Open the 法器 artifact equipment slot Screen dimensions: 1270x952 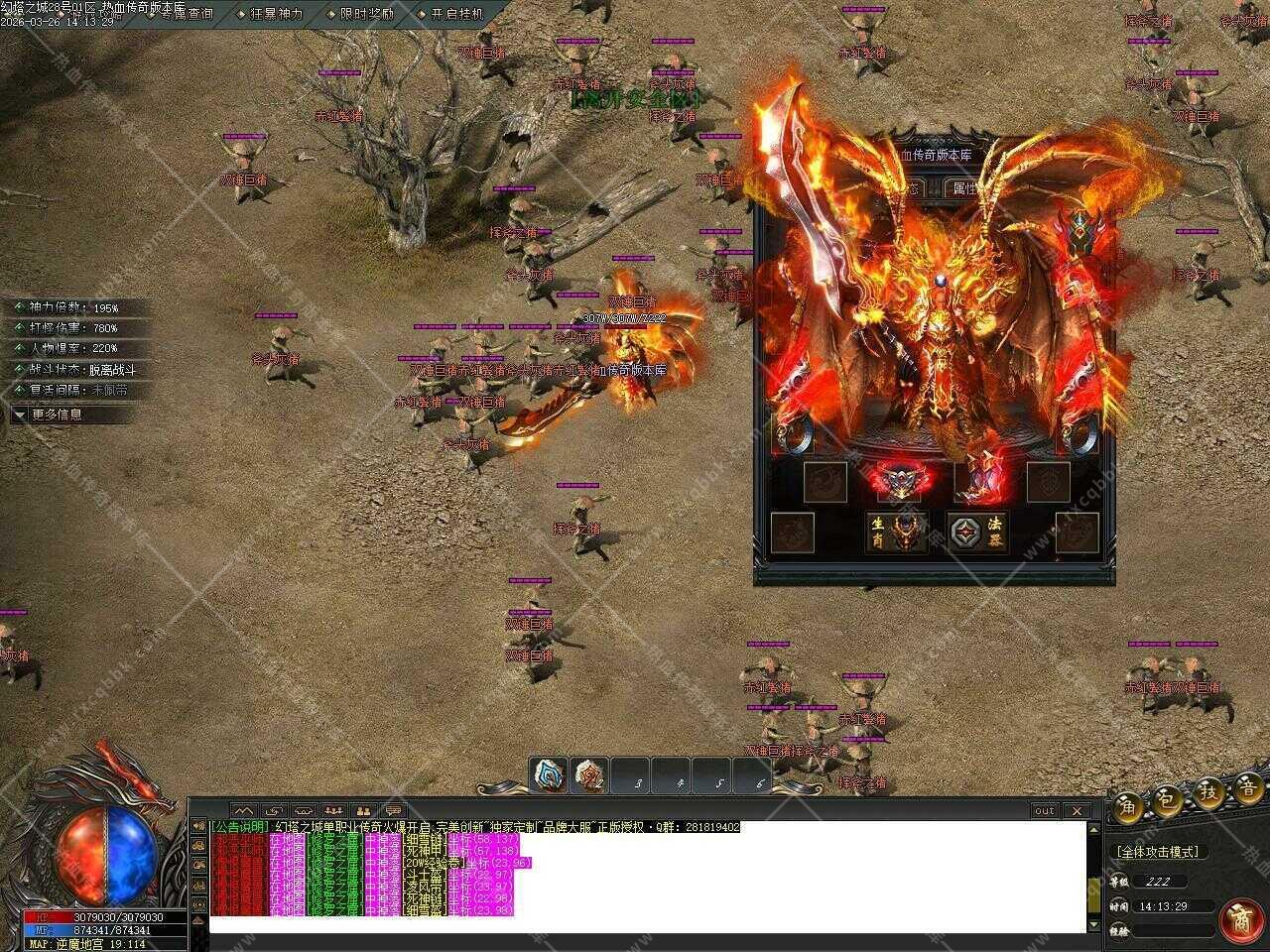(978, 532)
